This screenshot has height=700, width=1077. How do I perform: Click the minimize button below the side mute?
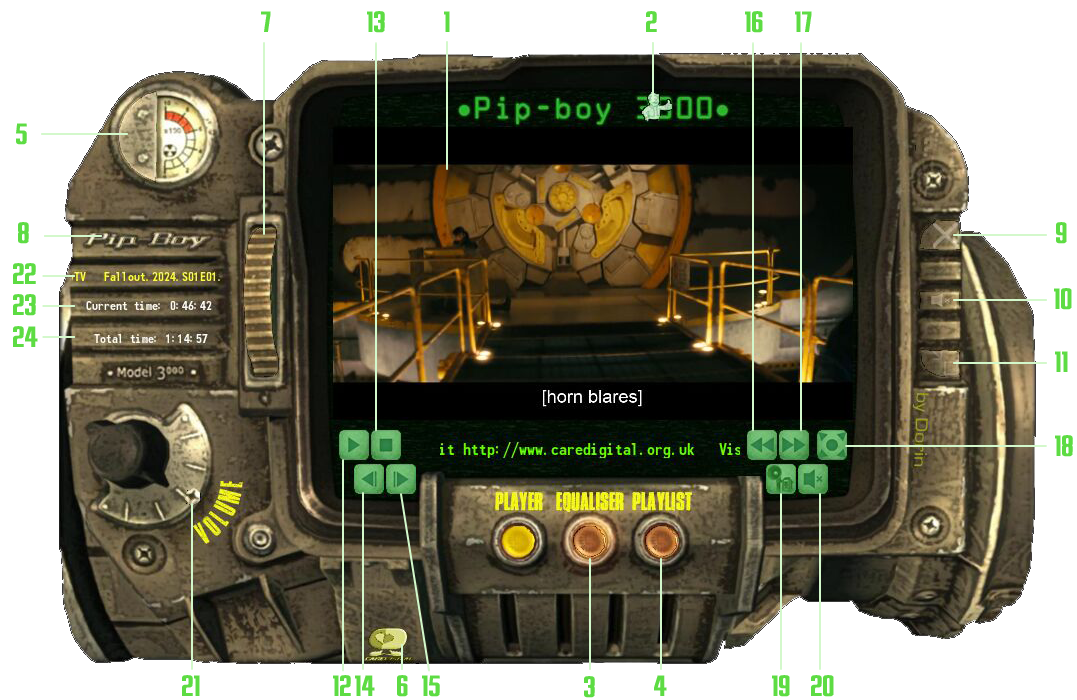pyautogui.click(x=942, y=362)
